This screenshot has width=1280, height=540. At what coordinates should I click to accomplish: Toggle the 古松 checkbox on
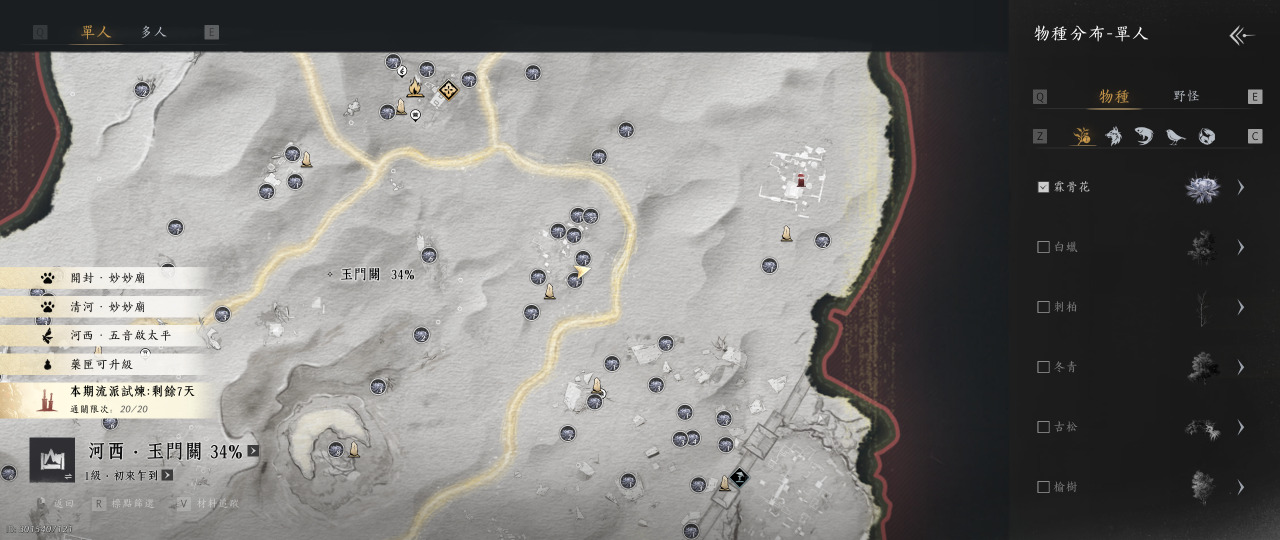pyautogui.click(x=1044, y=427)
